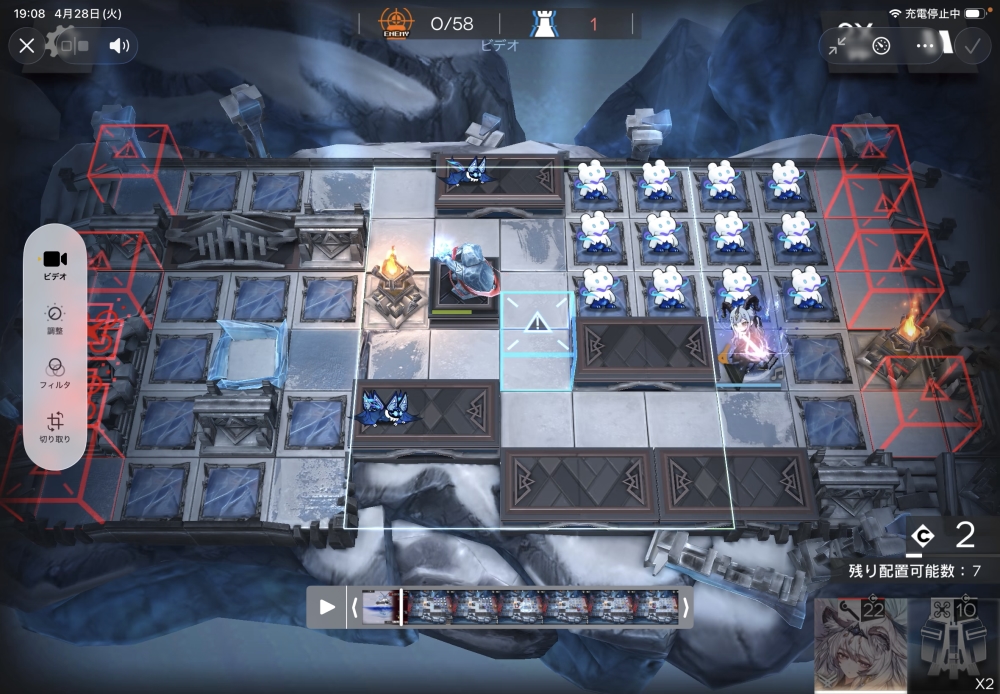Toggle the video sound speaker icon
The image size is (1000, 694).
tap(119, 45)
